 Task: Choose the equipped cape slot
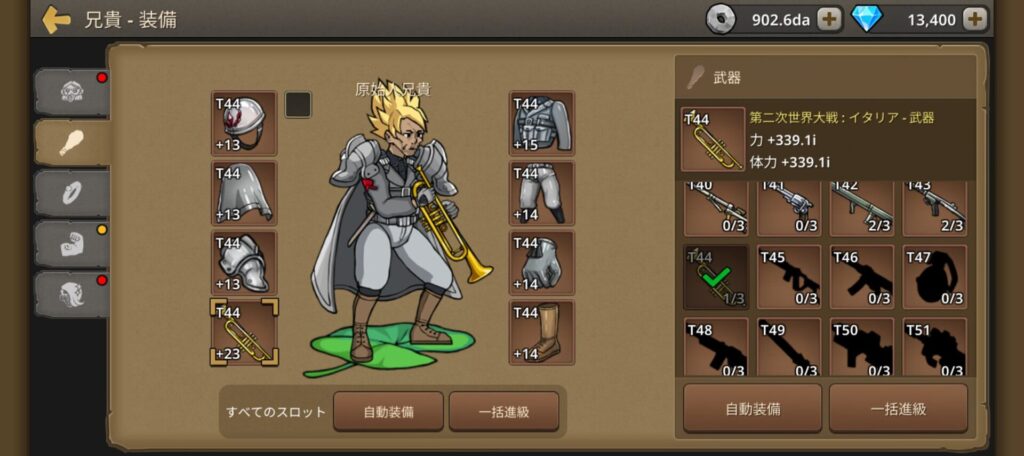pos(244,193)
